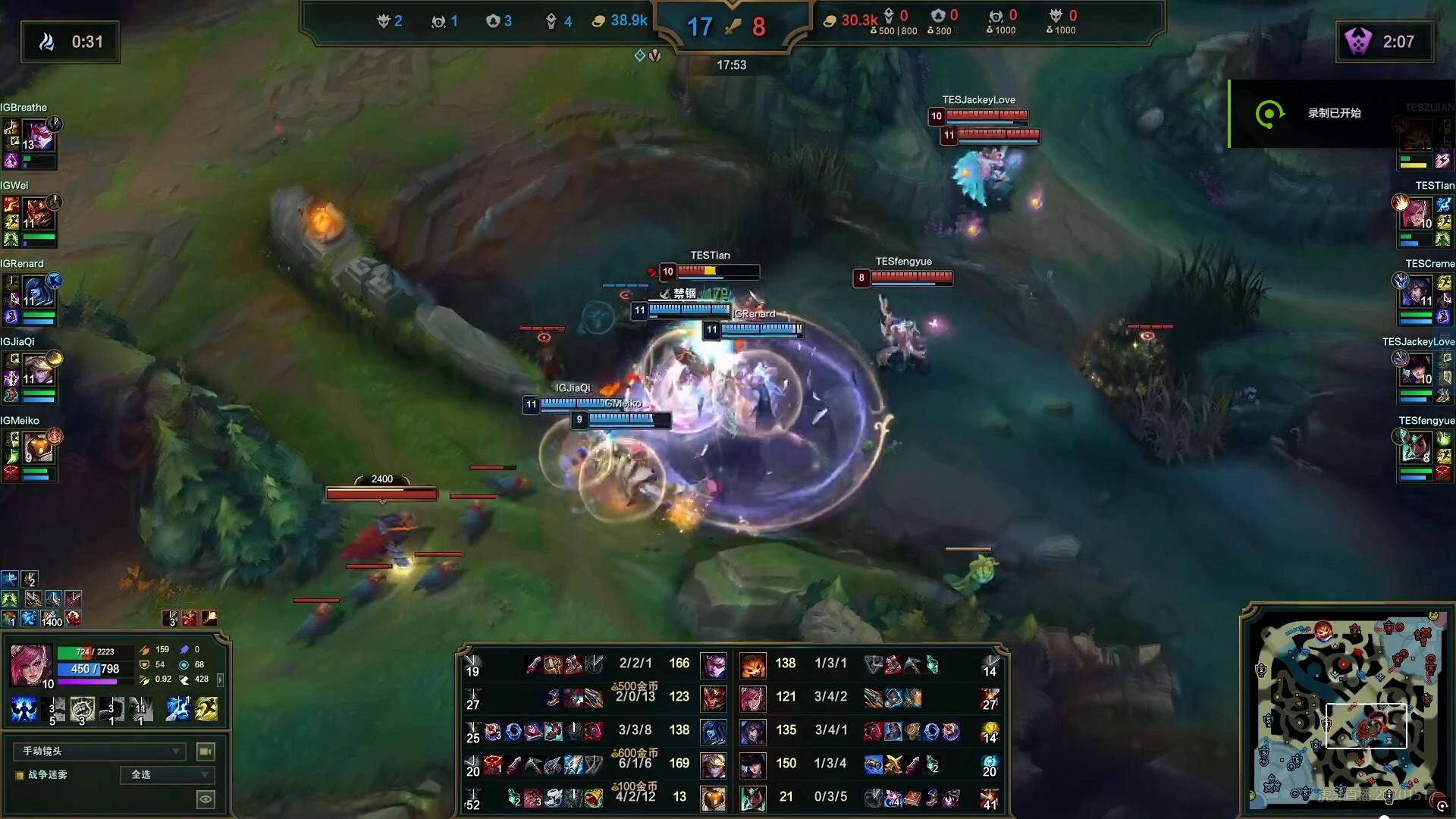Open the 手动镜头 camera mode dropdown
Screen dimensions: 1456x819
coord(99,751)
